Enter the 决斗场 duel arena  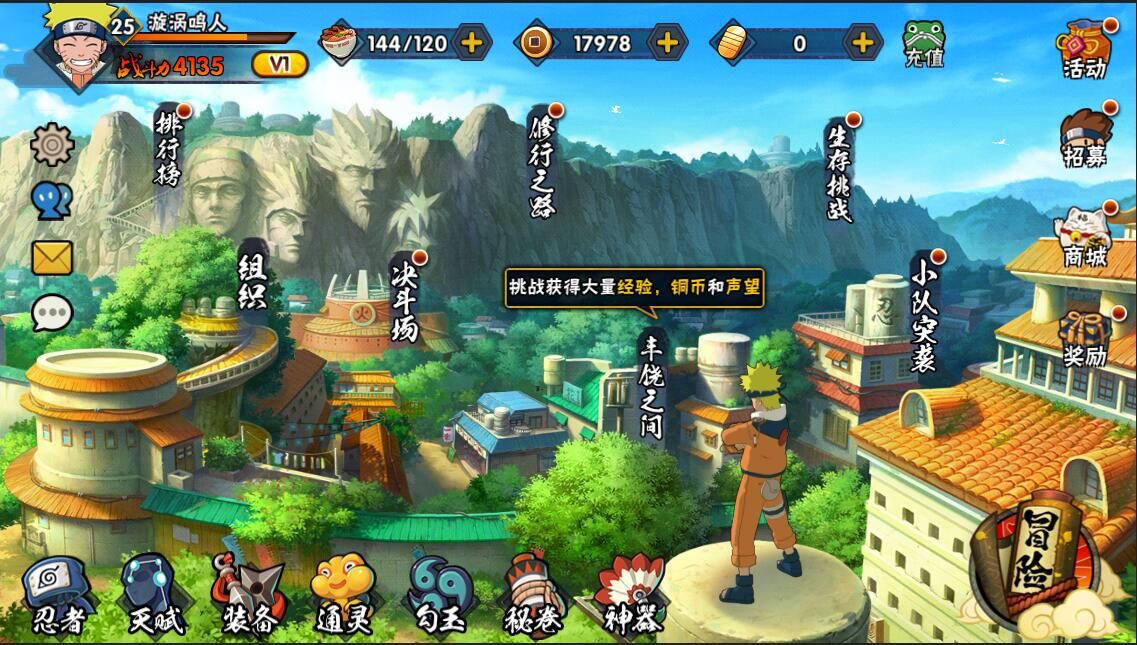(x=404, y=298)
